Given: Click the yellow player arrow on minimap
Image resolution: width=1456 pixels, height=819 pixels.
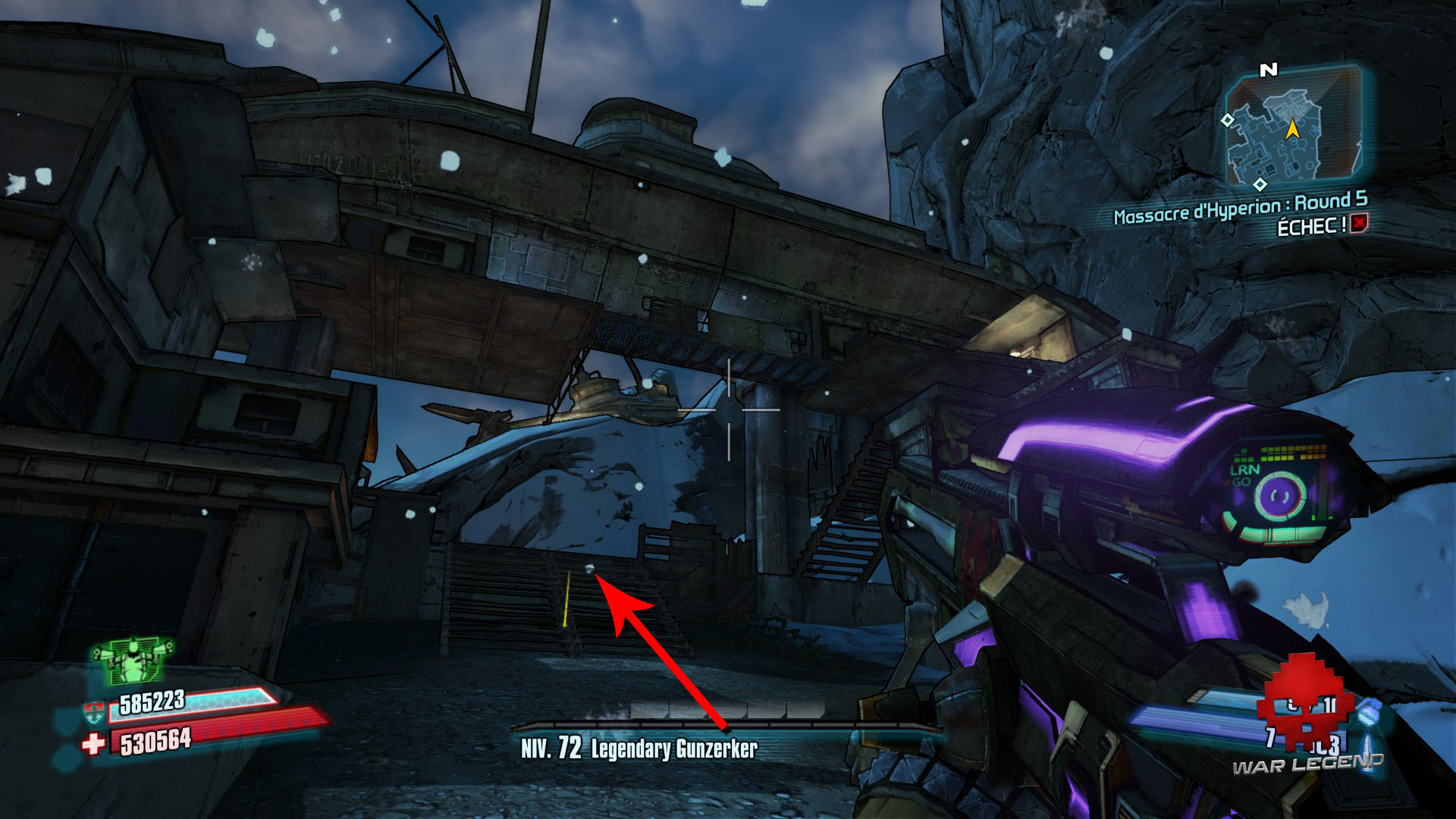Looking at the screenshot, I should [x=1293, y=131].
